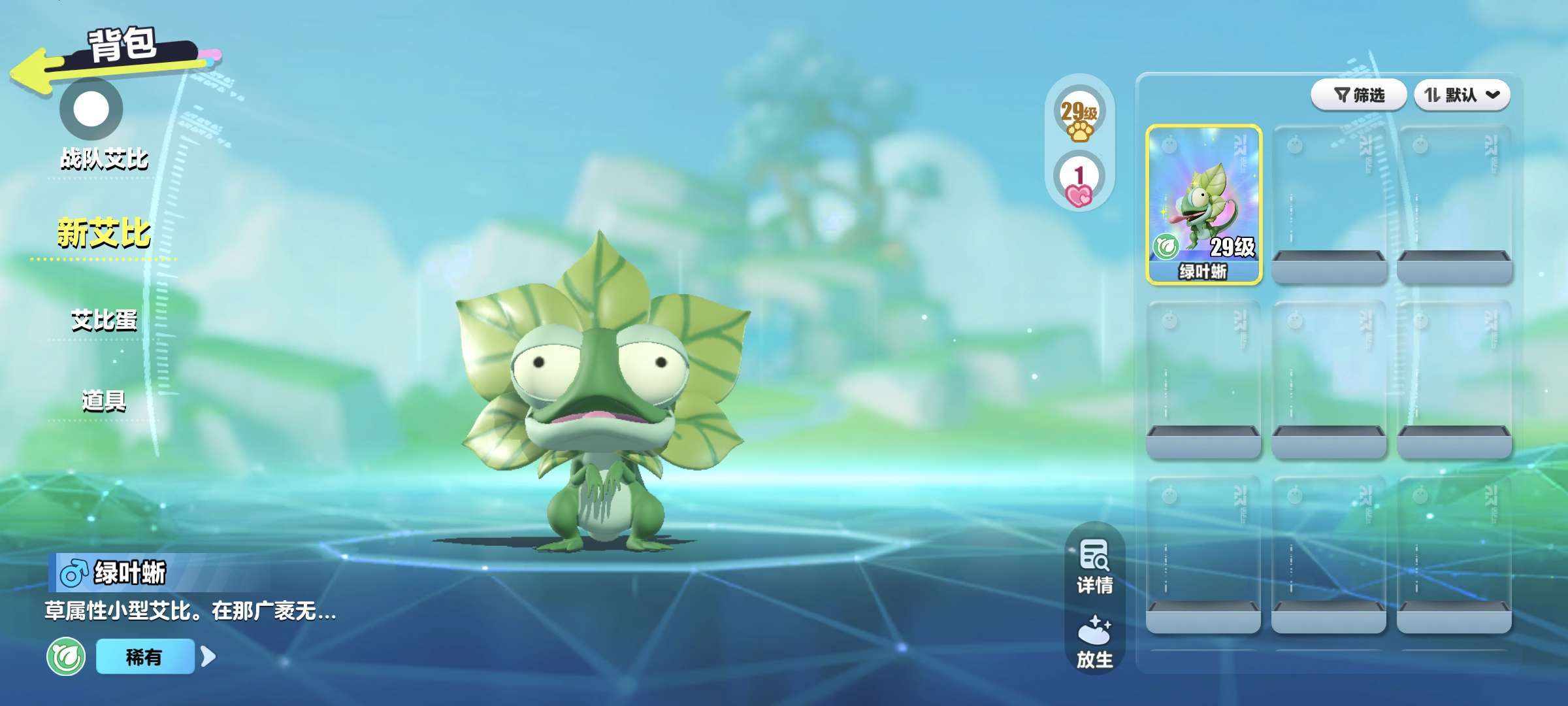Switch to the 道具 items tab
This screenshot has height=706, width=1568.
coord(104,400)
